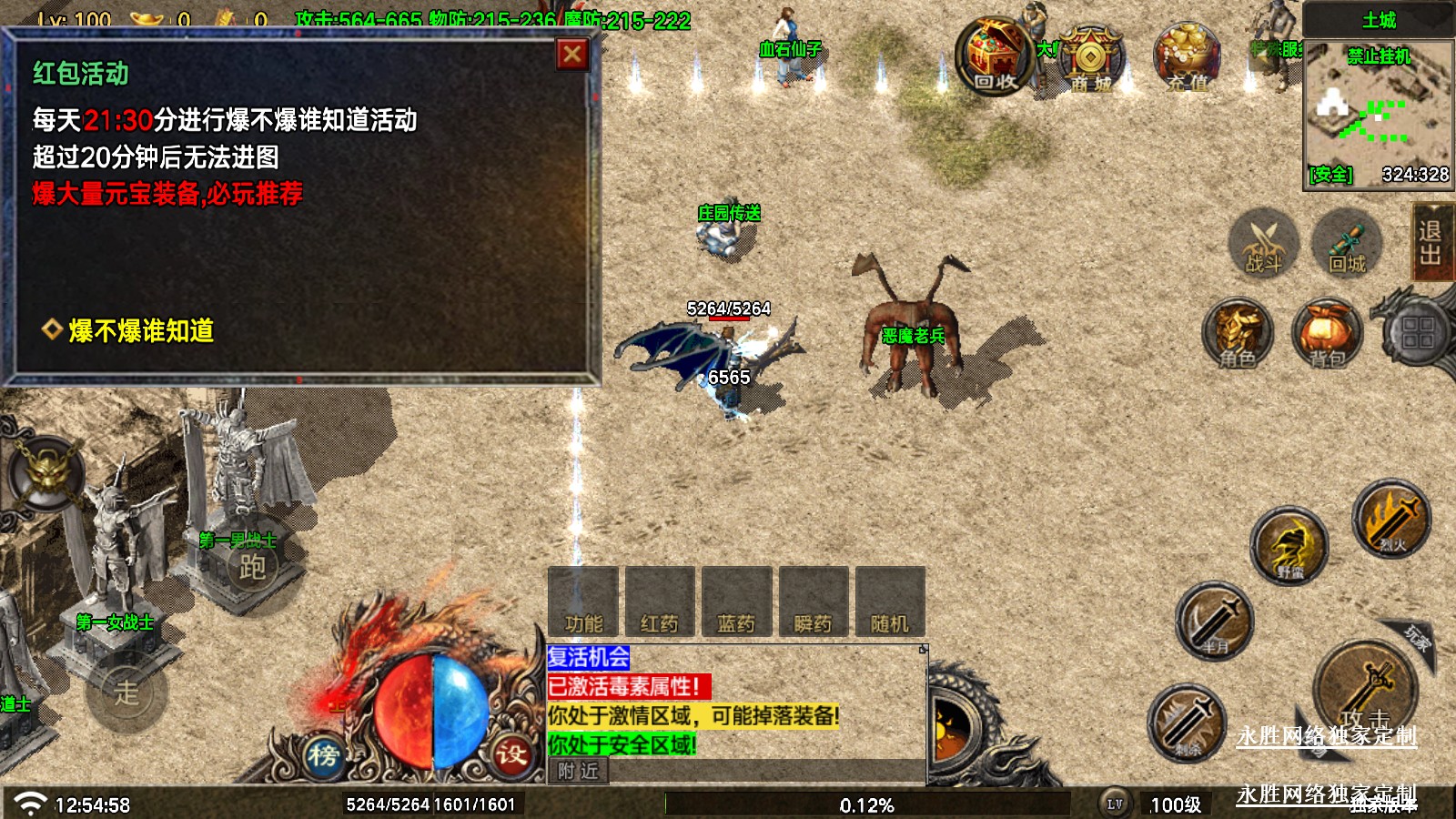
Task: Select the 爆不爆谁知道 event option
Action: [x=141, y=330]
